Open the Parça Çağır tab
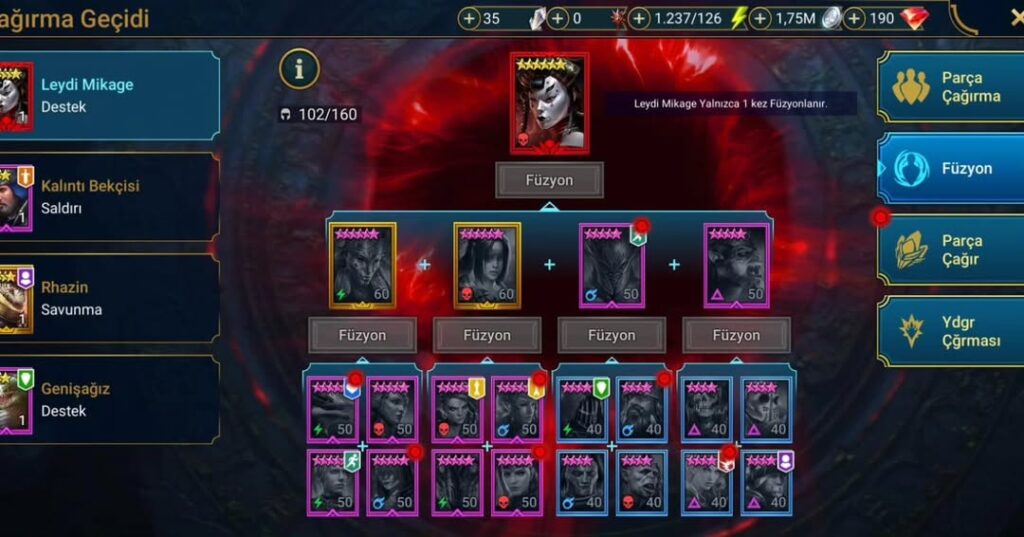The height and width of the screenshot is (537, 1024). coord(950,250)
